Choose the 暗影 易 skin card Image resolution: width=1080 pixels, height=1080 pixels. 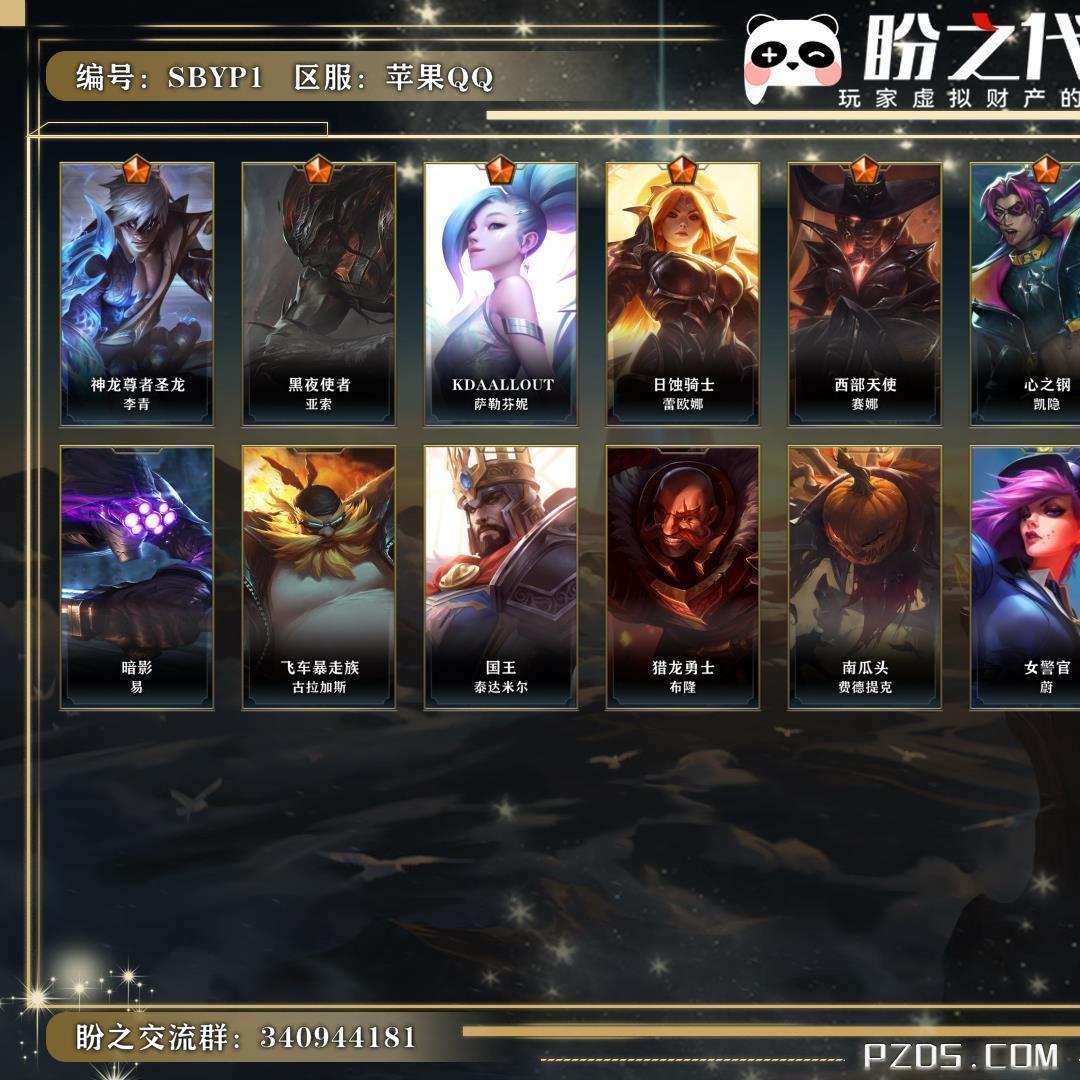137,577
